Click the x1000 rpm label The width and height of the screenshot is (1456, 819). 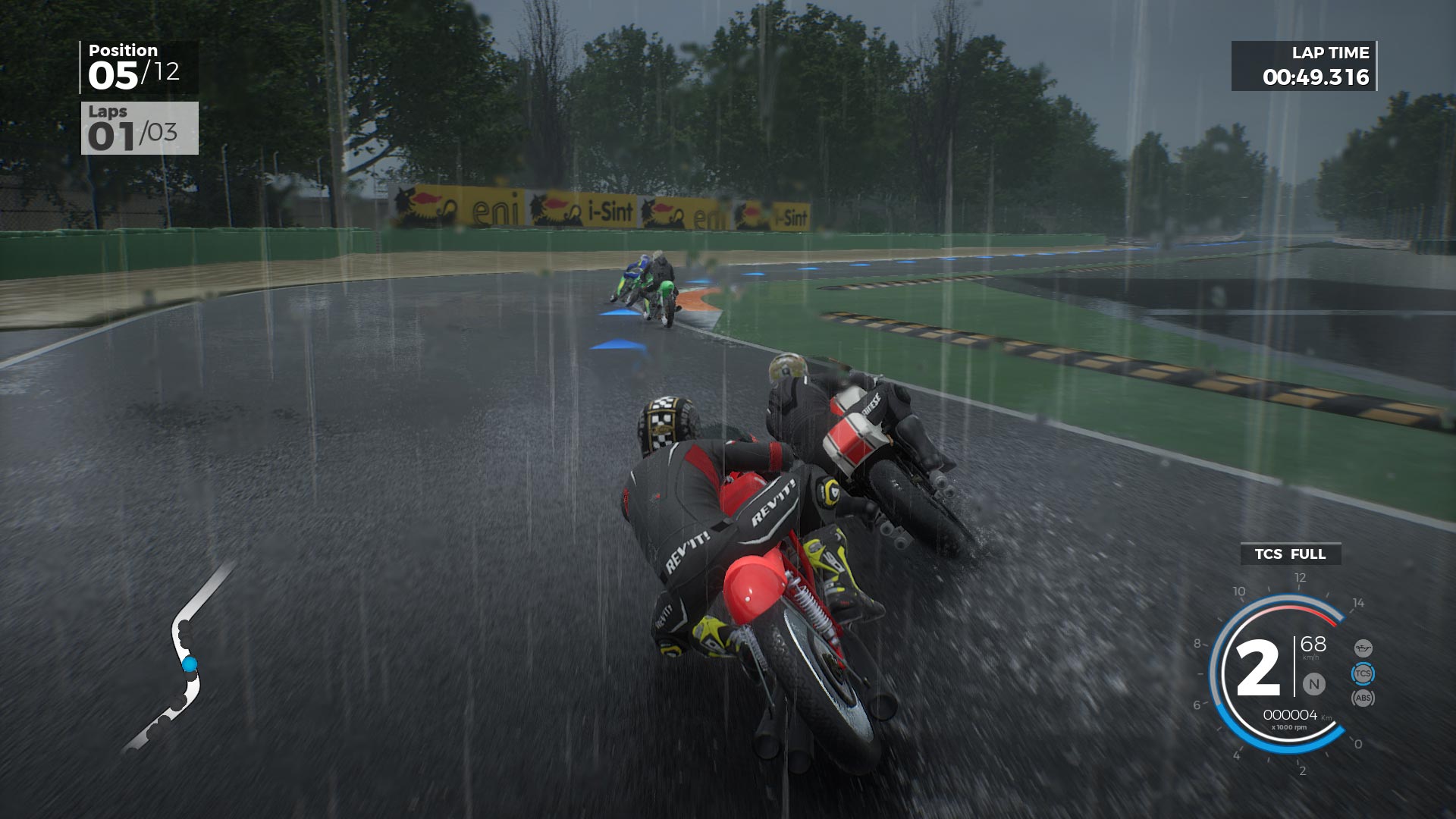(1289, 727)
